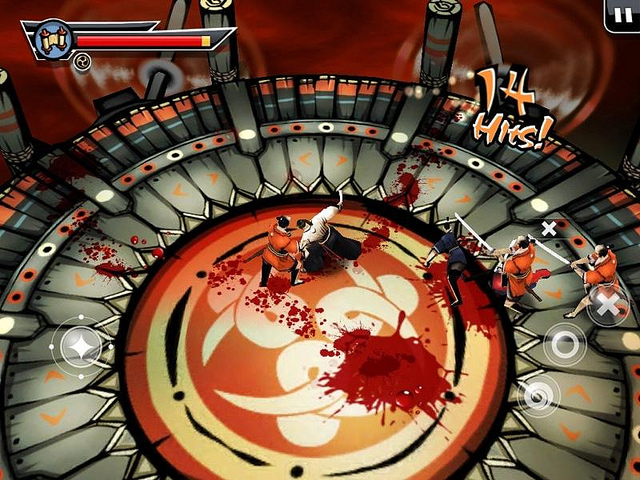This screenshot has width=640, height=480.
Task: Tap the large X attack button
Action: click(607, 303)
